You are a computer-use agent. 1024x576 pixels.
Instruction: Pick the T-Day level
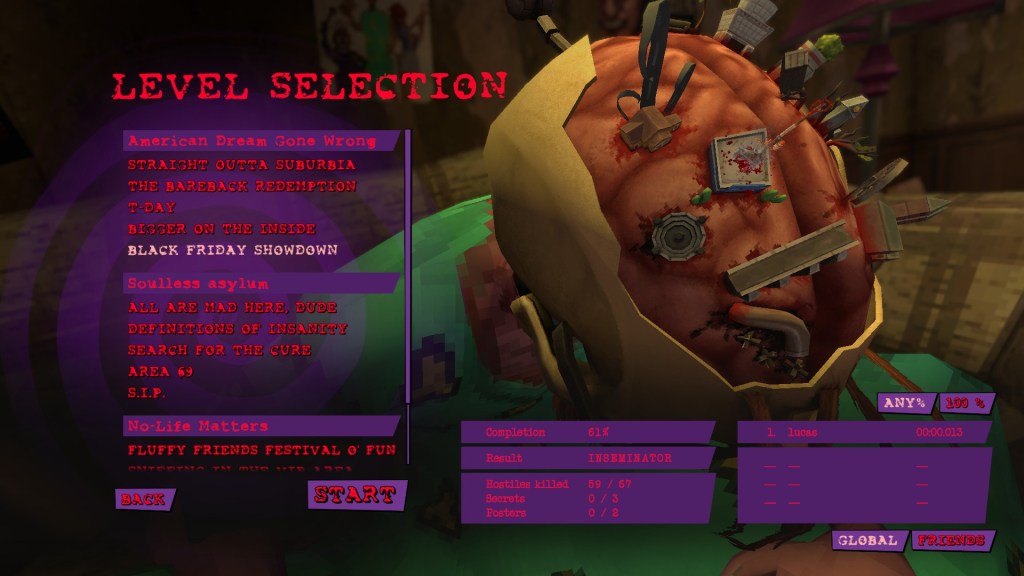pos(145,208)
